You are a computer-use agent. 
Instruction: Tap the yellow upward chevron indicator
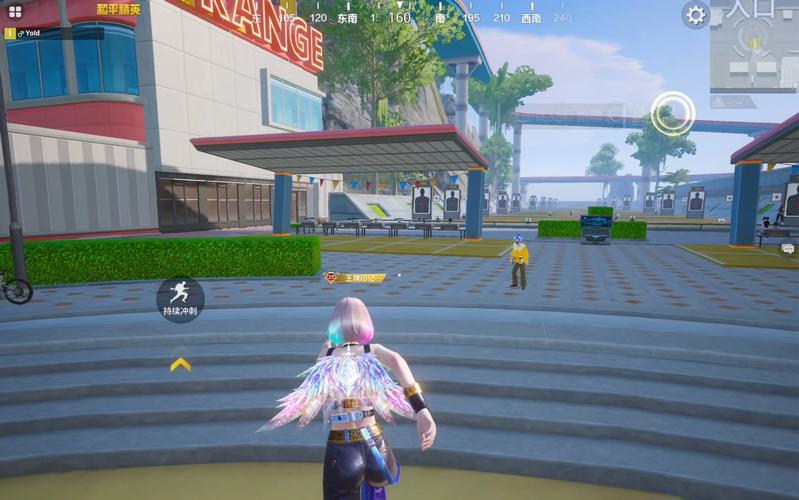[x=180, y=364]
